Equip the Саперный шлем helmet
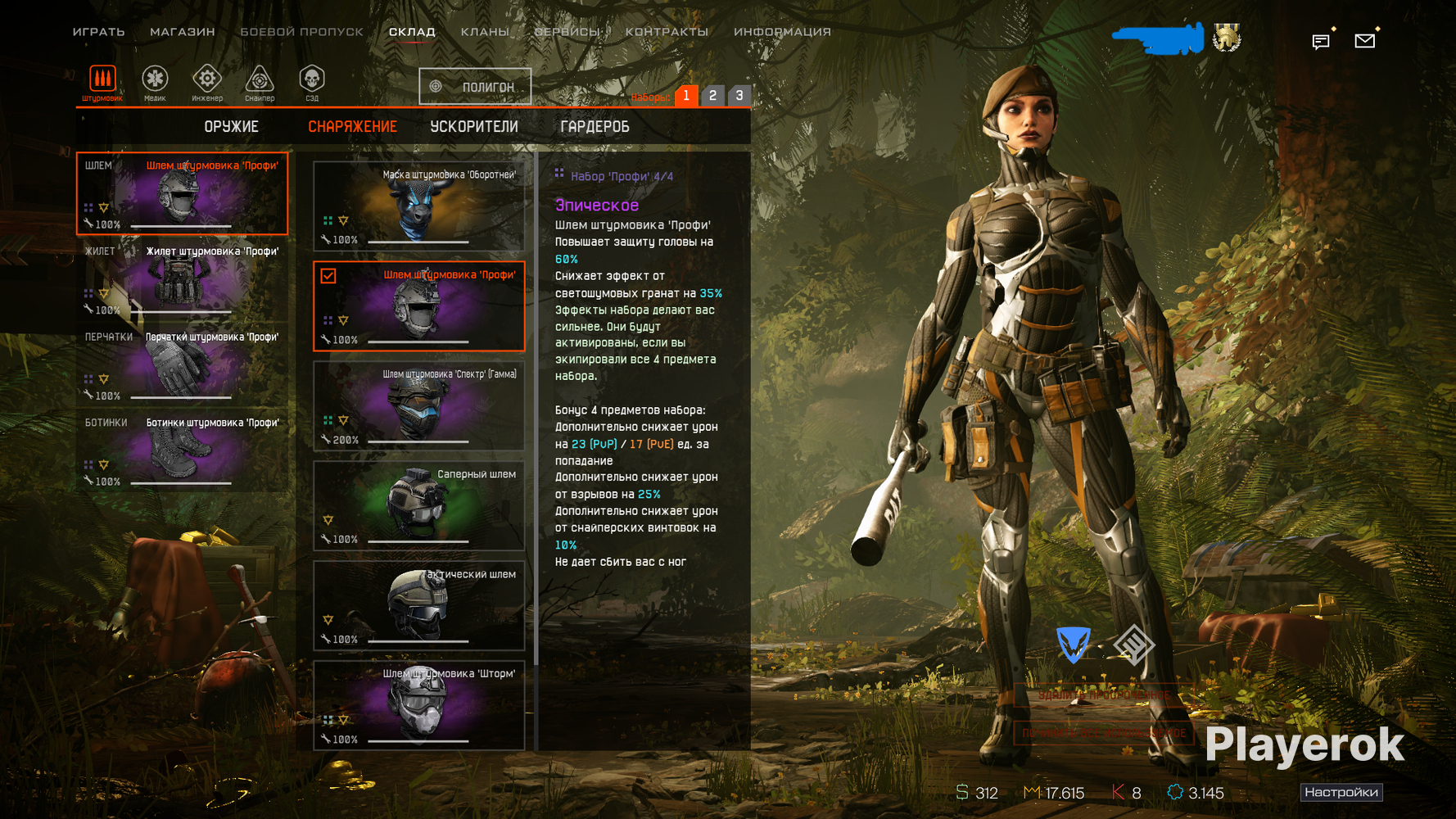This screenshot has height=819, width=1456. 418,505
